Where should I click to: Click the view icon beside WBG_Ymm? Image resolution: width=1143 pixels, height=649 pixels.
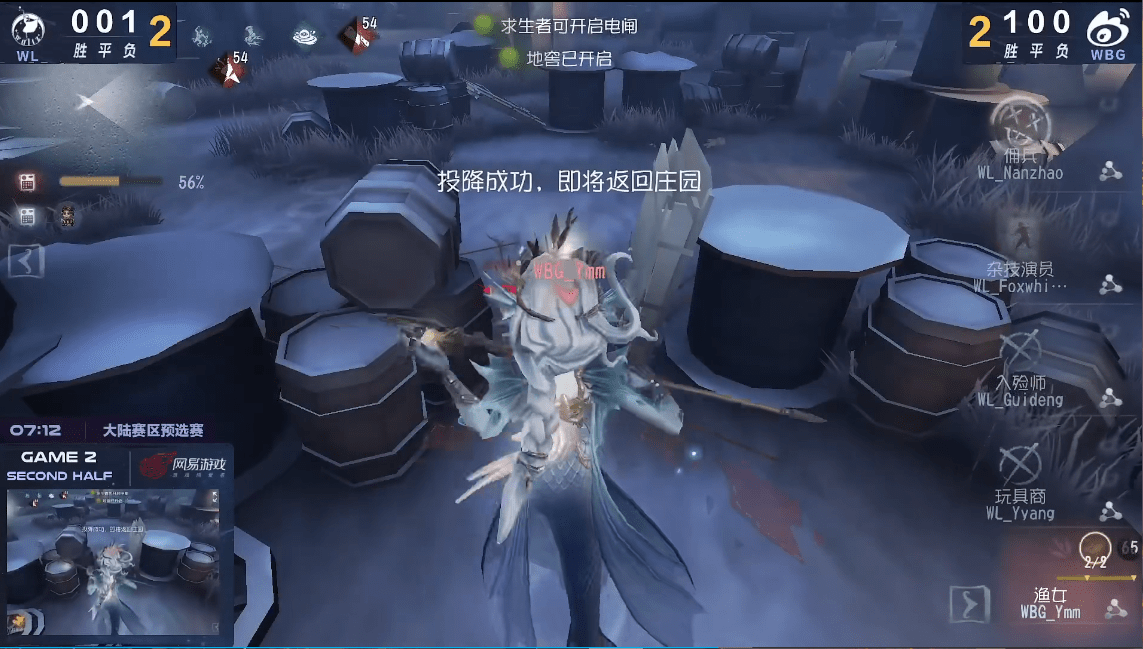click(x=1113, y=609)
